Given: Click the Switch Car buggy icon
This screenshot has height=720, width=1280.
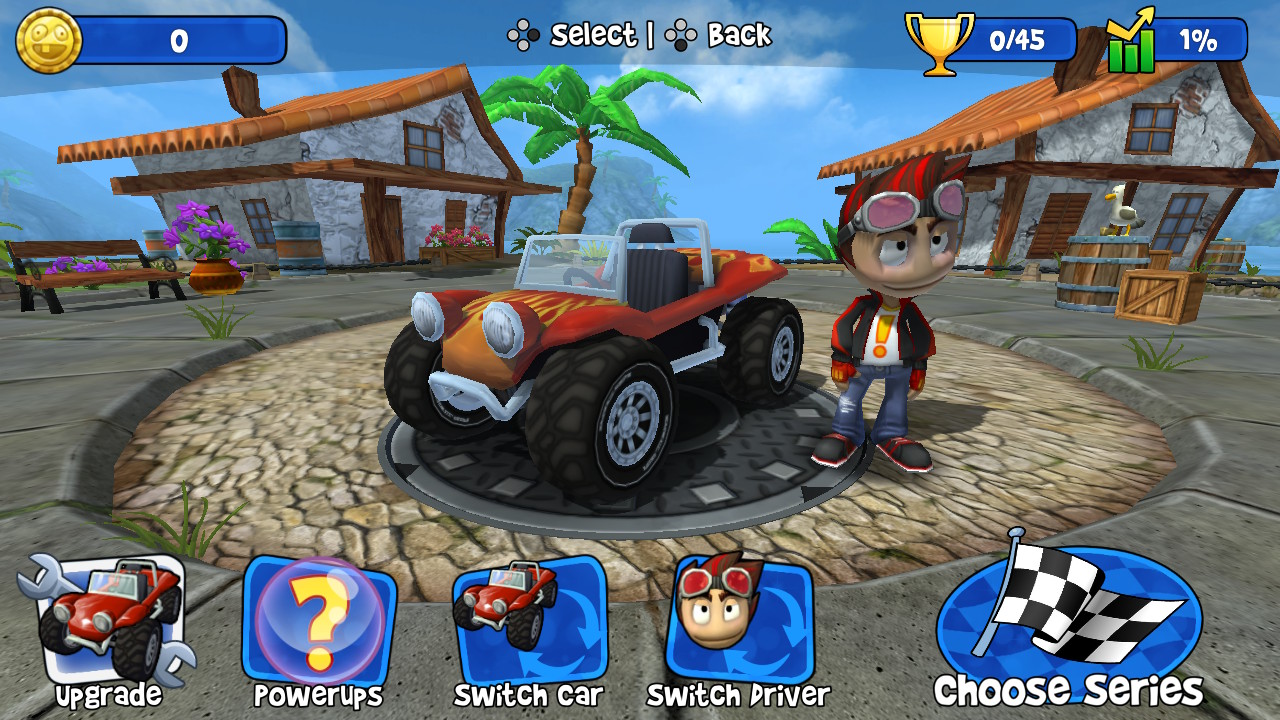Looking at the screenshot, I should tap(521, 620).
